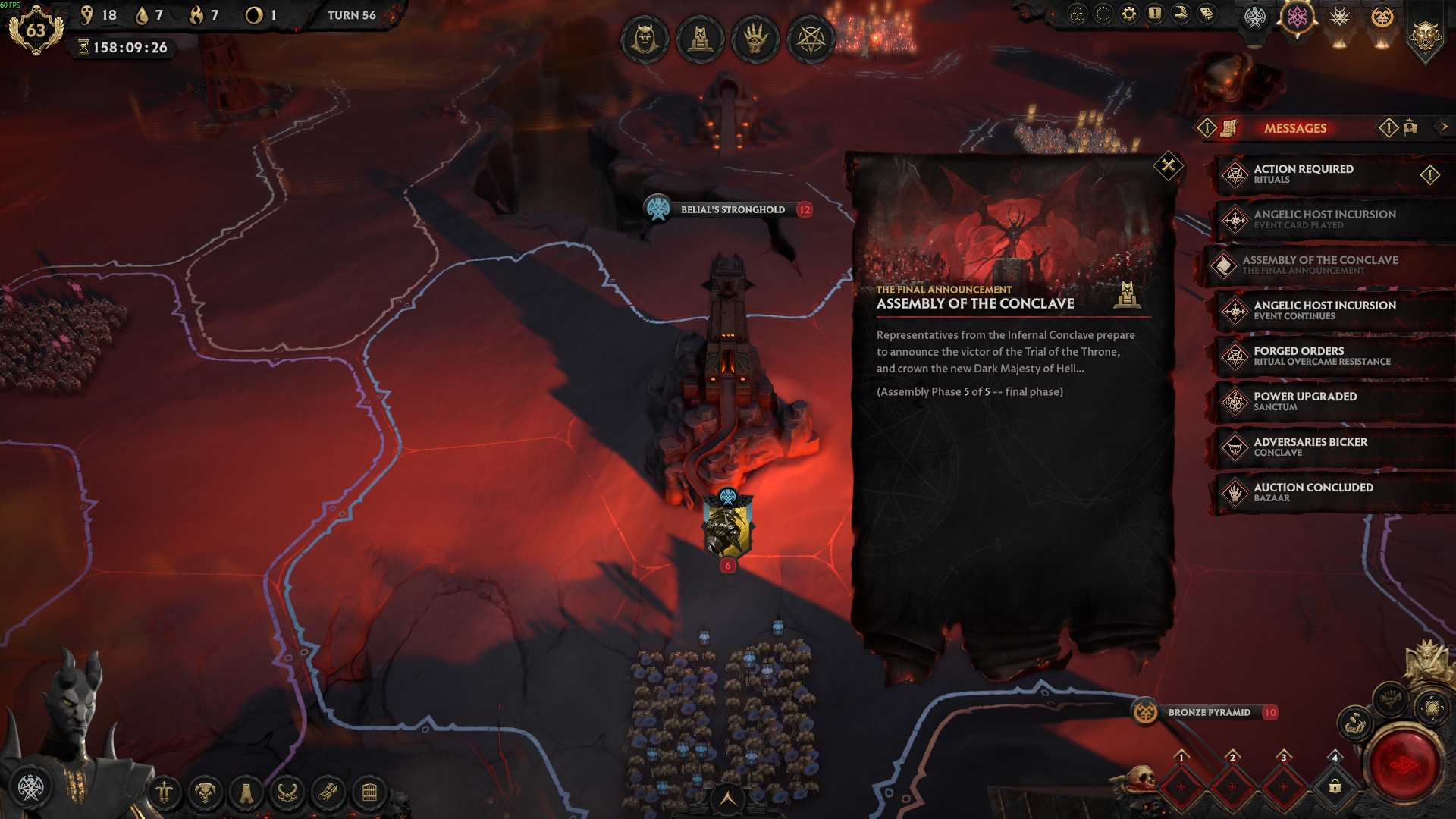Close the Assembly of the Conclave message
The width and height of the screenshot is (1456, 819).
pyautogui.click(x=1168, y=165)
